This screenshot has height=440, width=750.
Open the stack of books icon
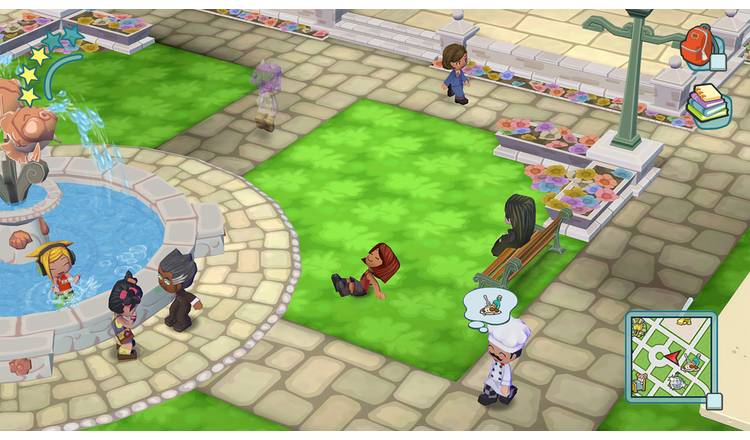708,104
